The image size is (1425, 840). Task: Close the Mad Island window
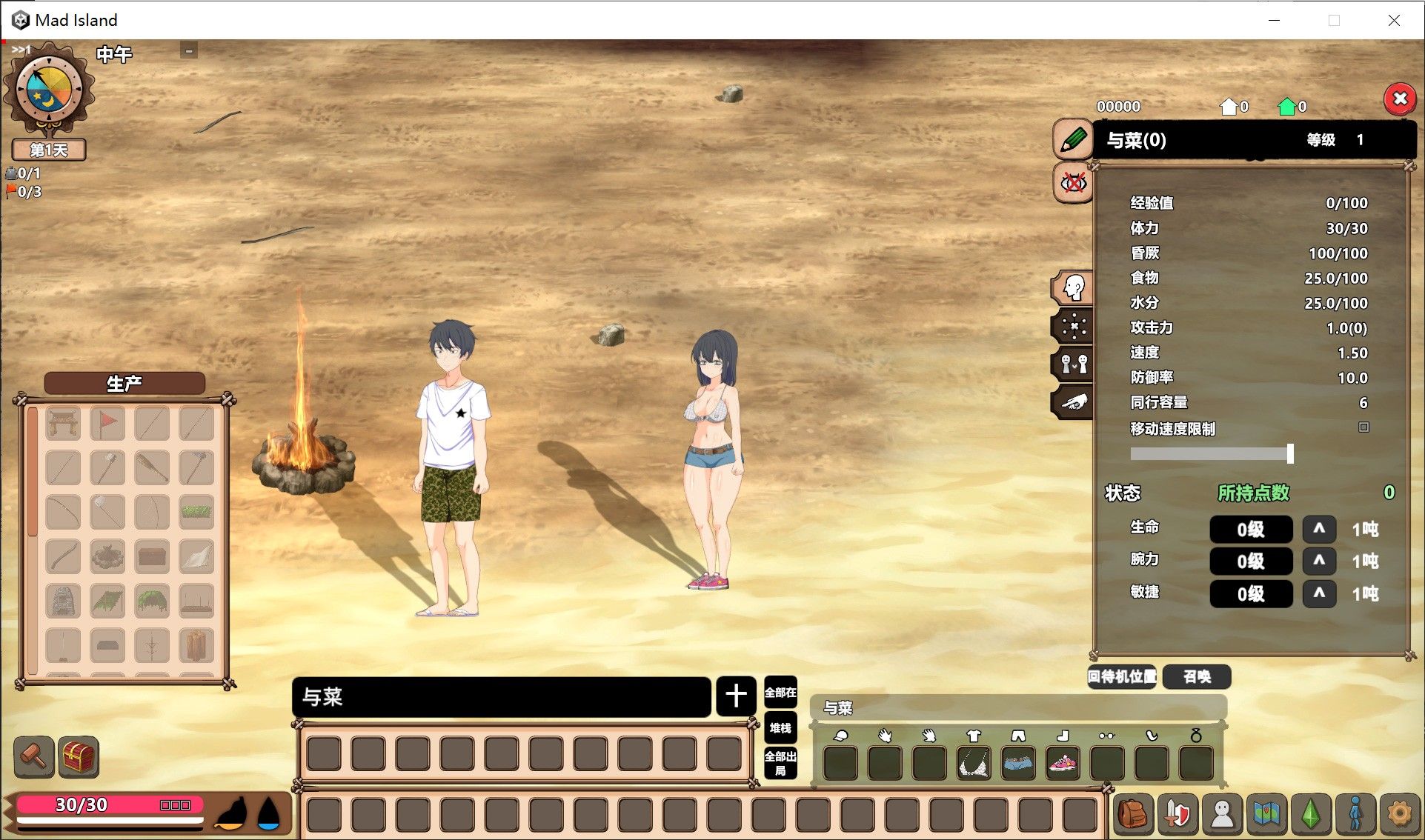tap(1394, 20)
